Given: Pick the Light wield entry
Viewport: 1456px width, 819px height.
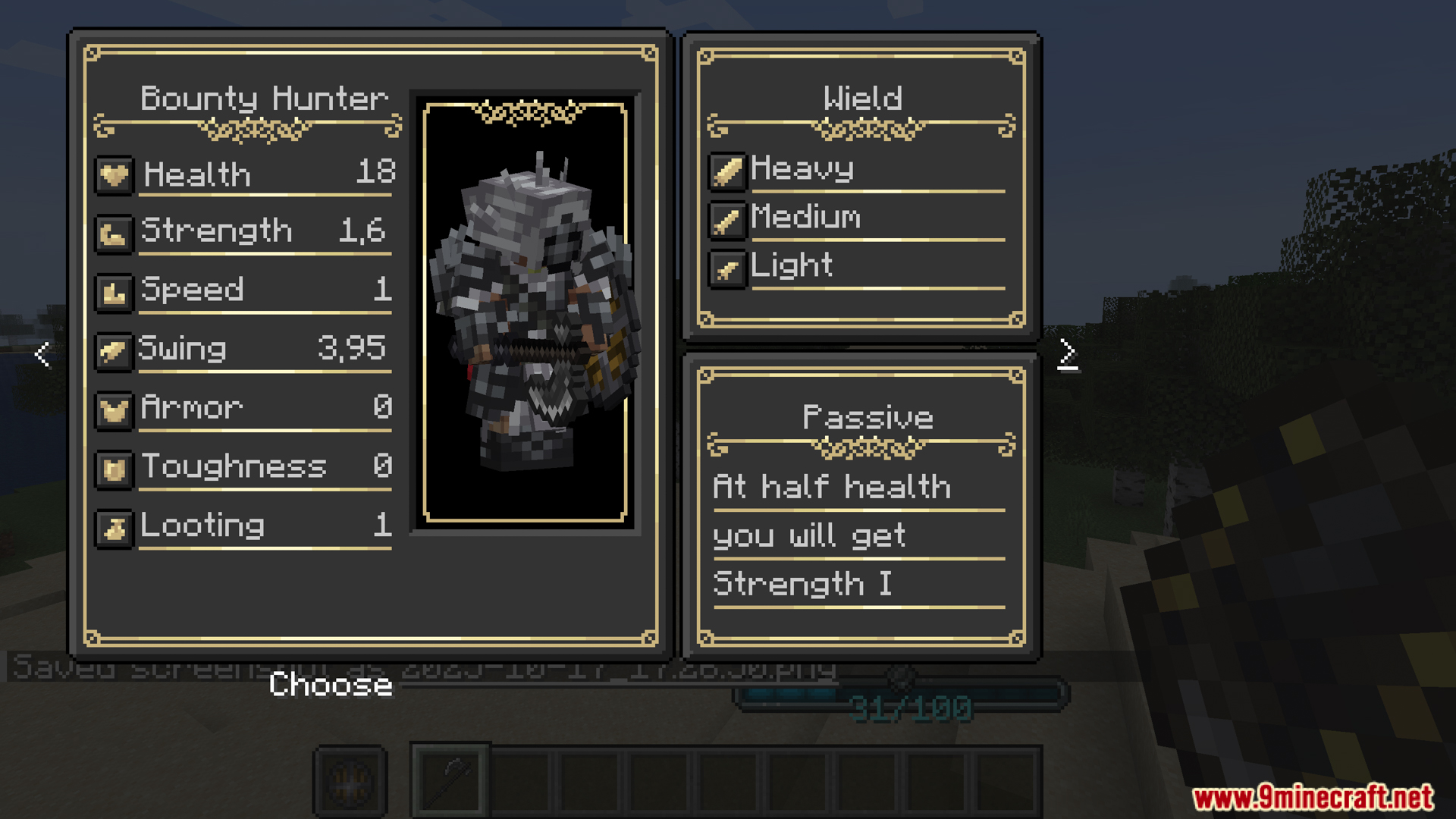Looking at the screenshot, I should (x=791, y=266).
